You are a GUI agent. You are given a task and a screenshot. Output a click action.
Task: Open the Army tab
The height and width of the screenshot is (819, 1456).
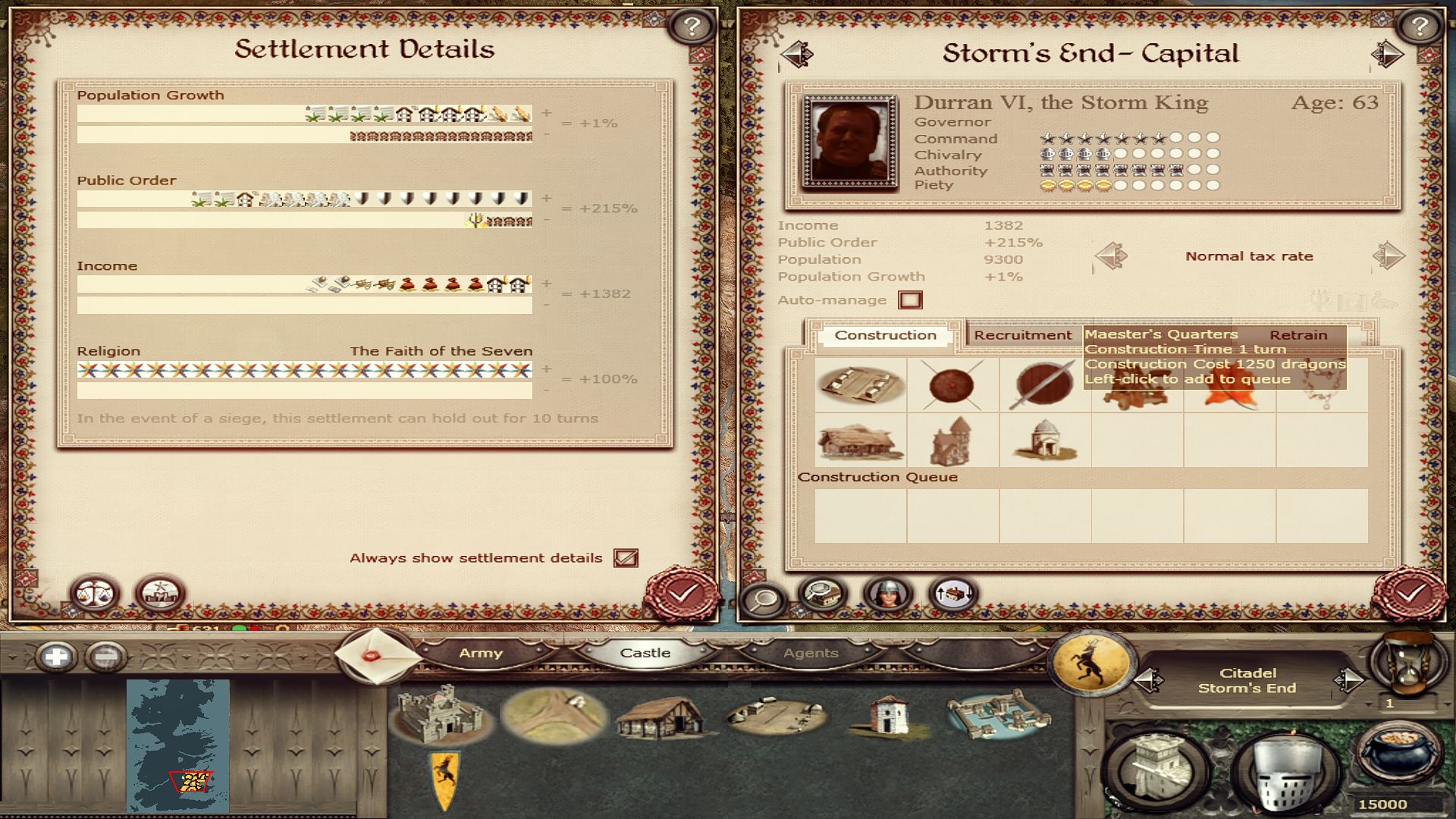480,653
